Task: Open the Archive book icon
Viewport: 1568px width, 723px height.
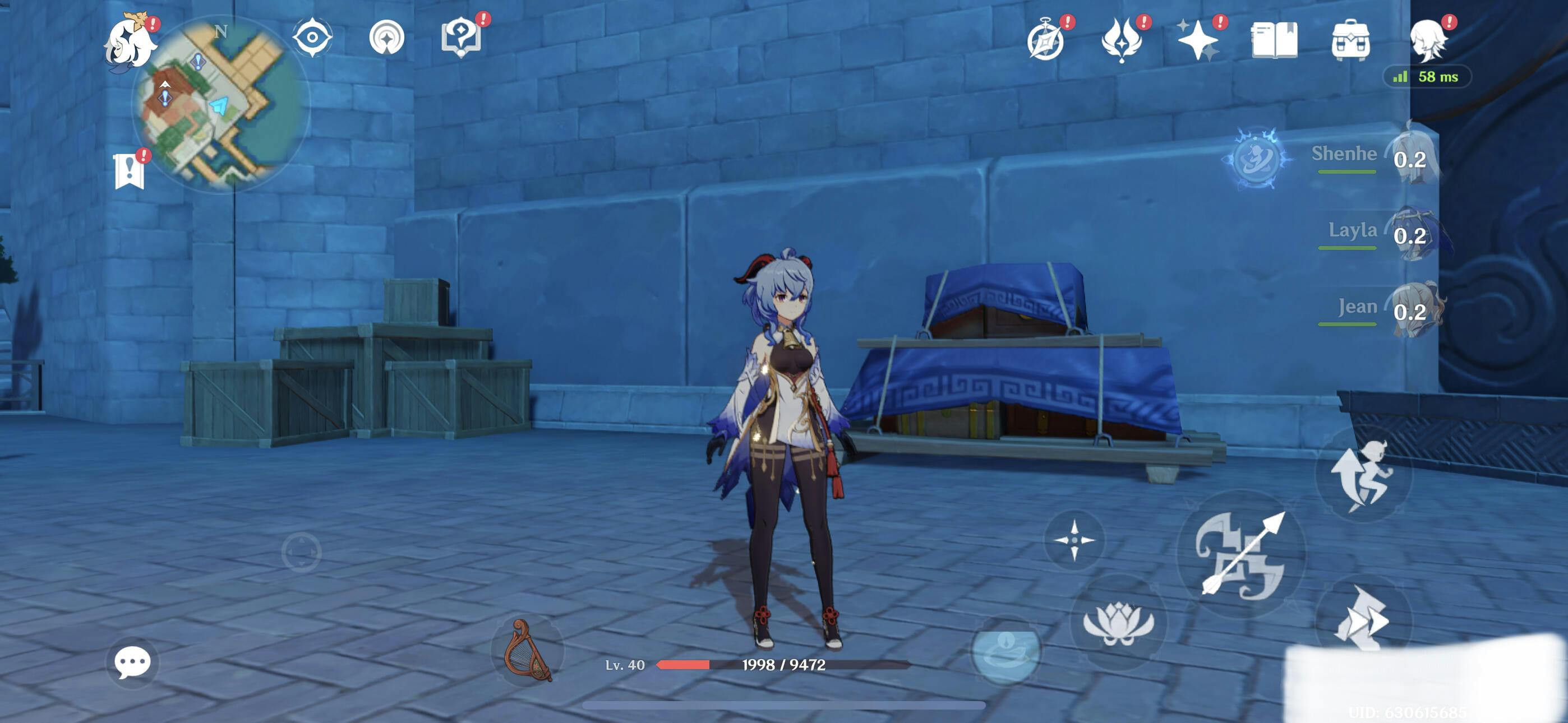Action: (x=1274, y=40)
